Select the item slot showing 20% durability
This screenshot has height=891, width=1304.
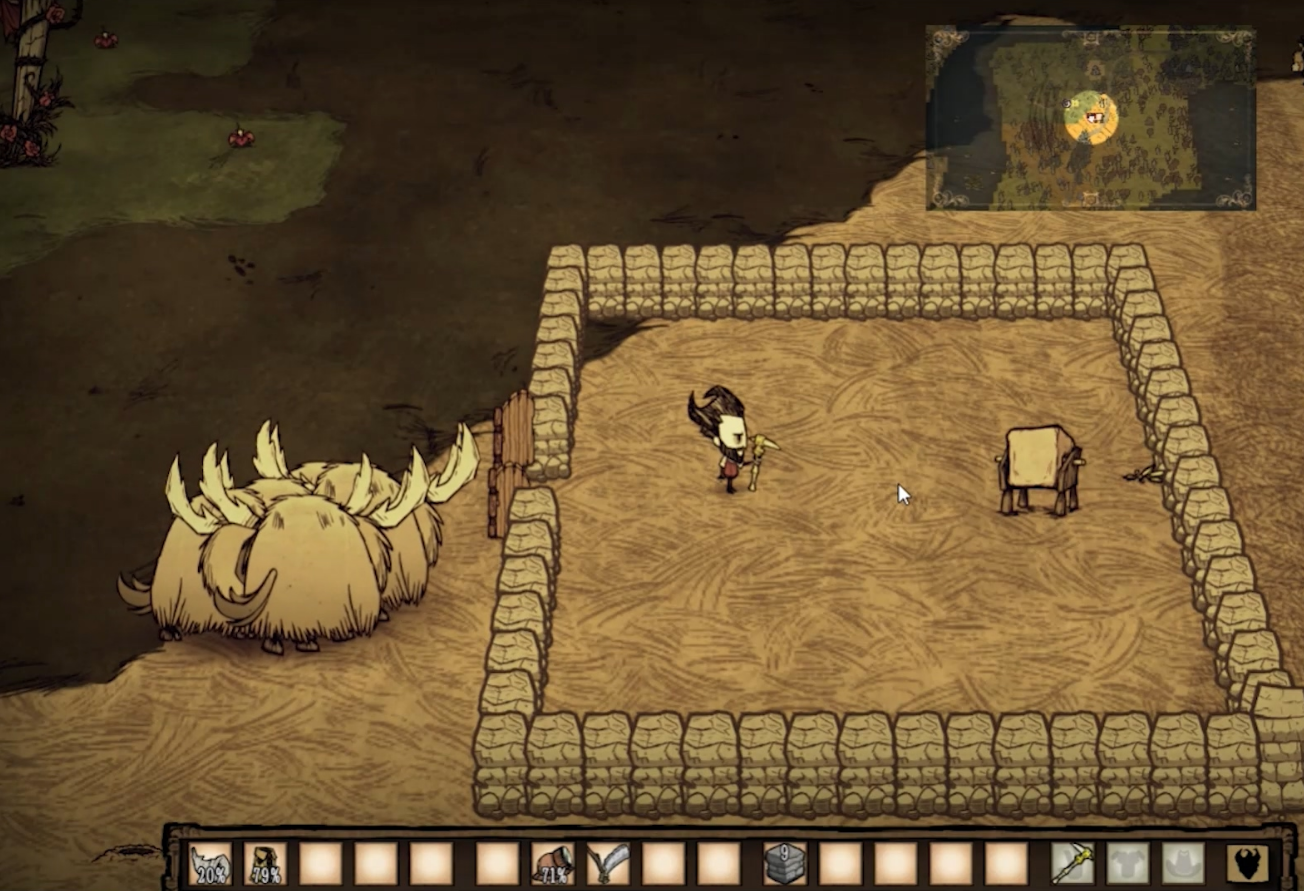coord(210,864)
